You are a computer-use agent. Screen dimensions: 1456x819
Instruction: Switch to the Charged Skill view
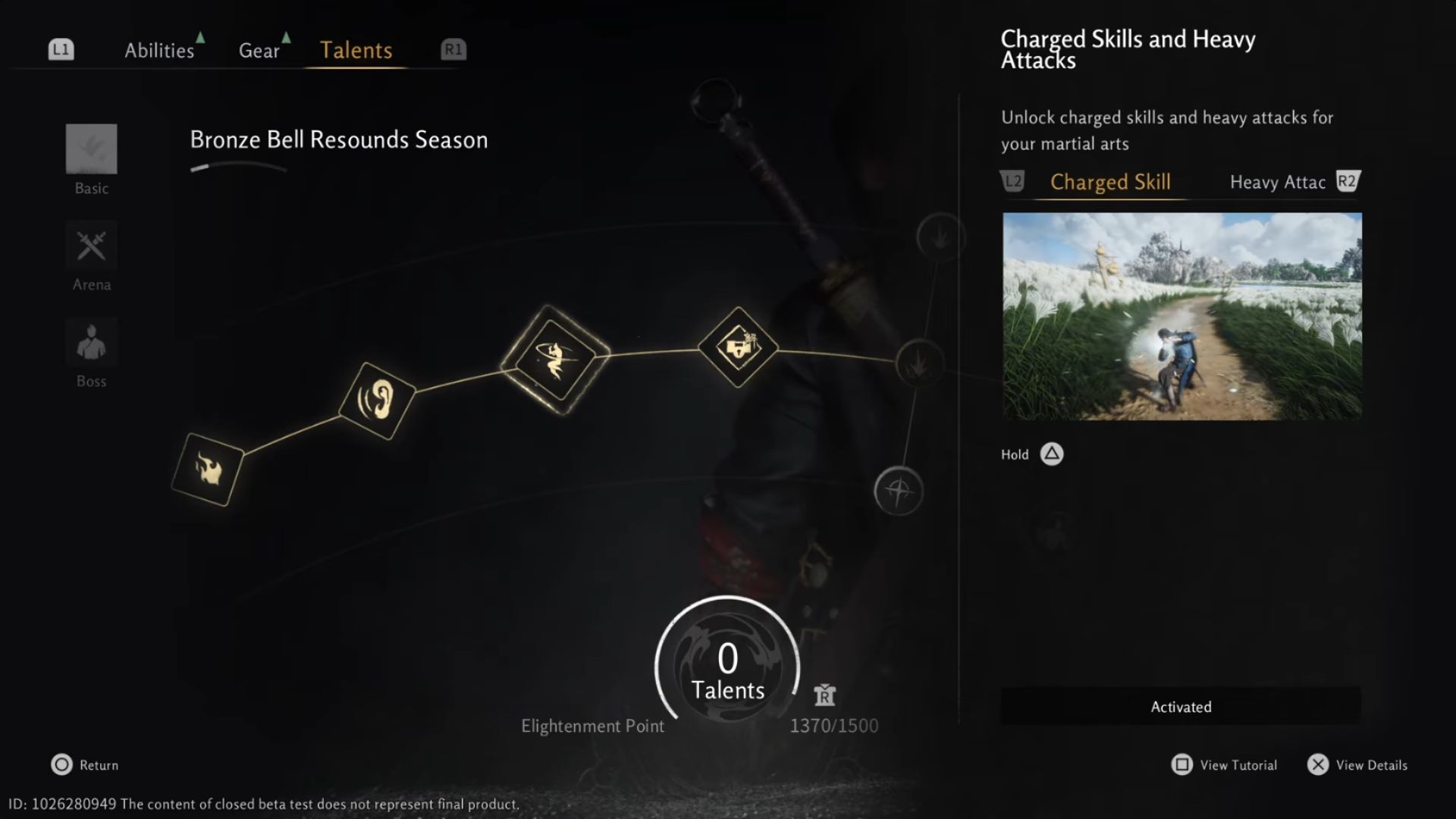(1109, 182)
